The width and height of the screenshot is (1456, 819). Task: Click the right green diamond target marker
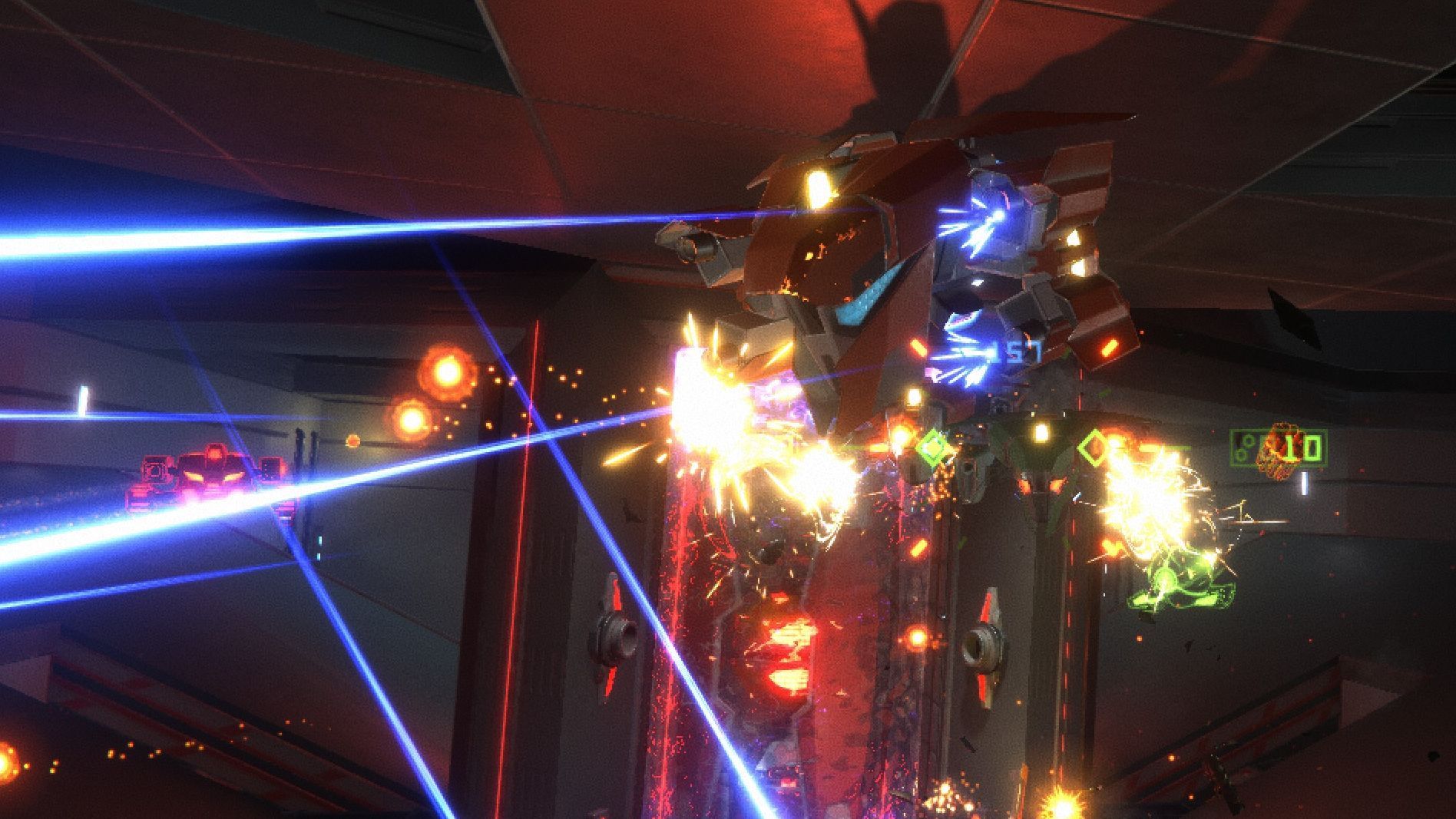click(x=1094, y=447)
